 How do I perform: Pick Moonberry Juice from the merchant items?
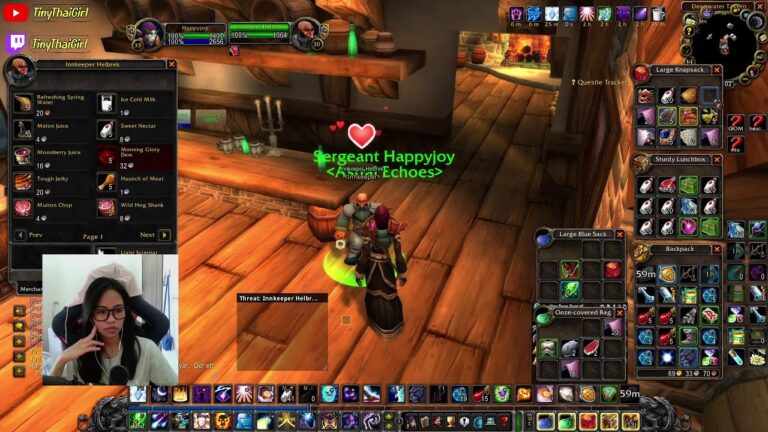click(22, 156)
